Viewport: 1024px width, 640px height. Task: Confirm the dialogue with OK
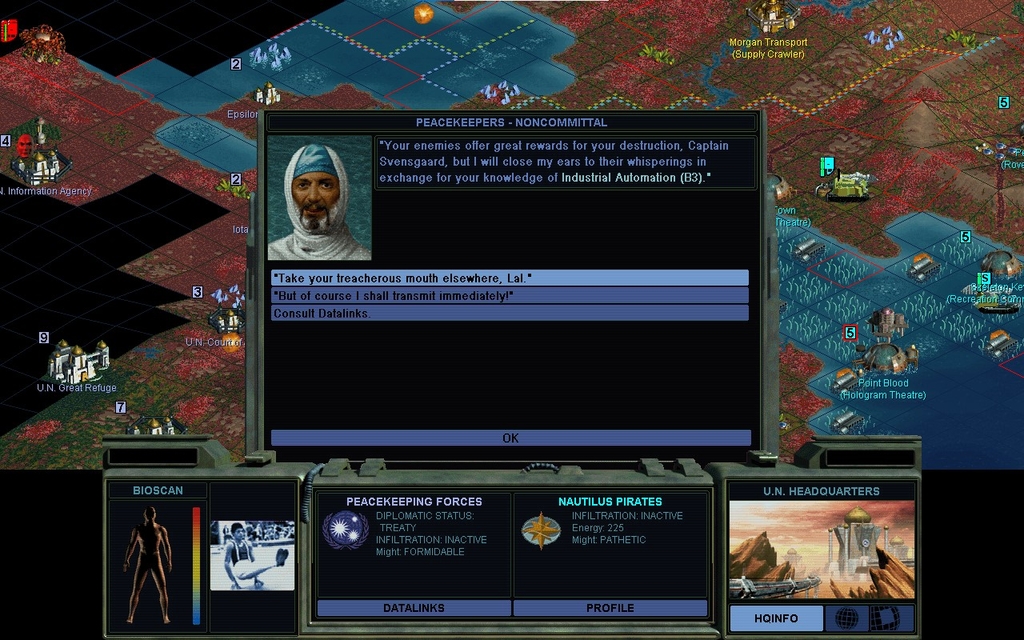[x=510, y=438]
